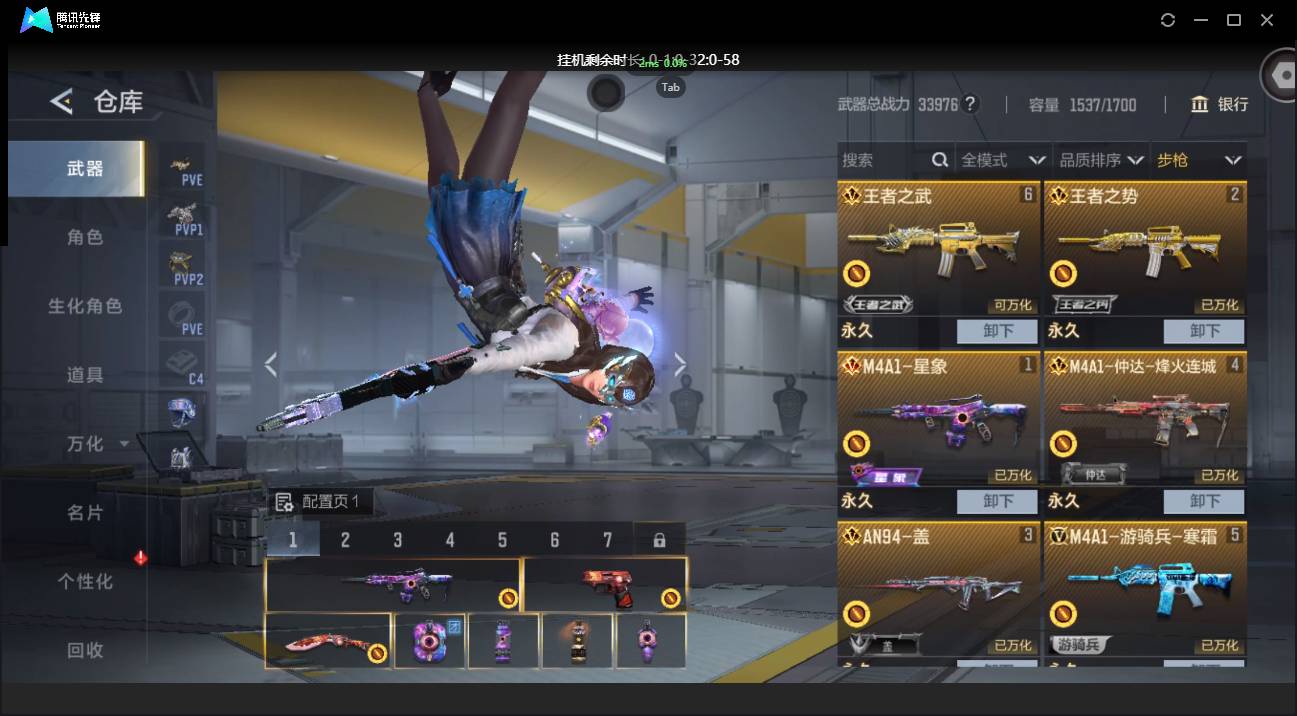Open the 生化角色 category
1297x716 pixels.
[x=85, y=306]
